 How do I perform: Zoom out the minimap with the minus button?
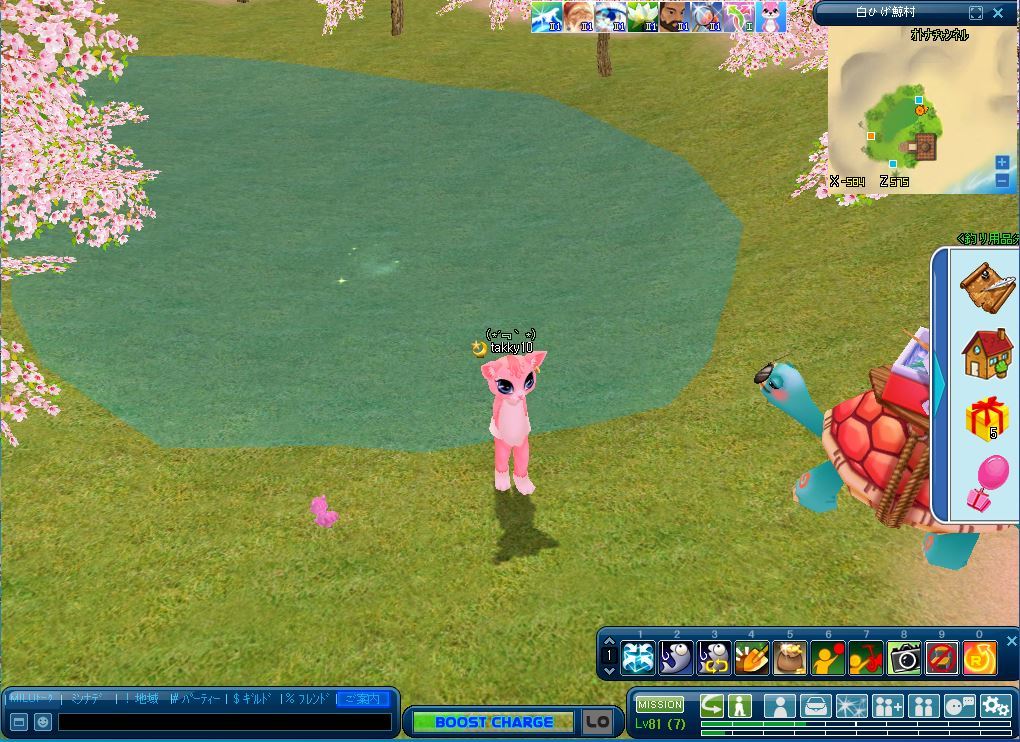click(1002, 181)
